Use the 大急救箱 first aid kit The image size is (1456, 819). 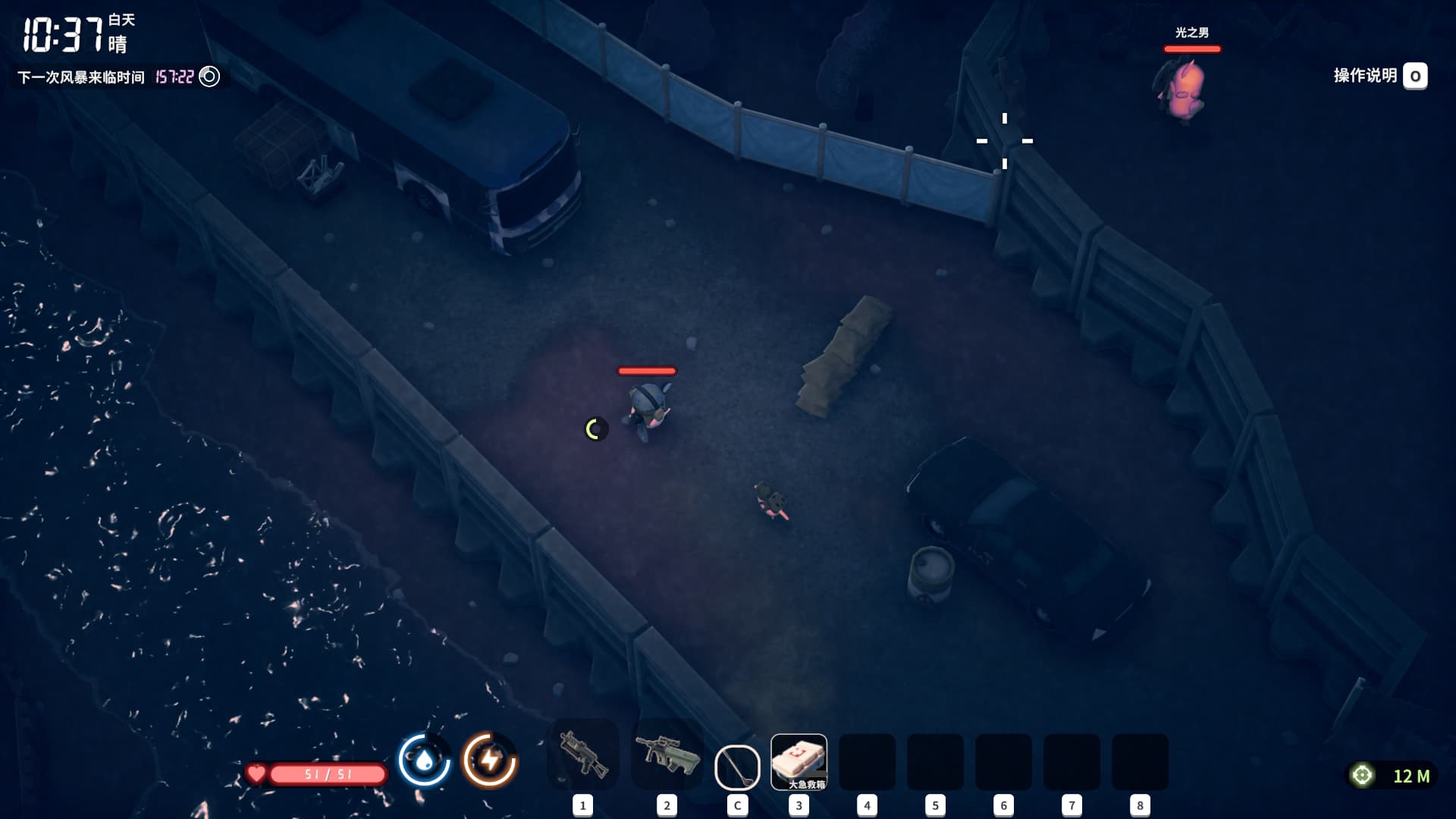[799, 761]
